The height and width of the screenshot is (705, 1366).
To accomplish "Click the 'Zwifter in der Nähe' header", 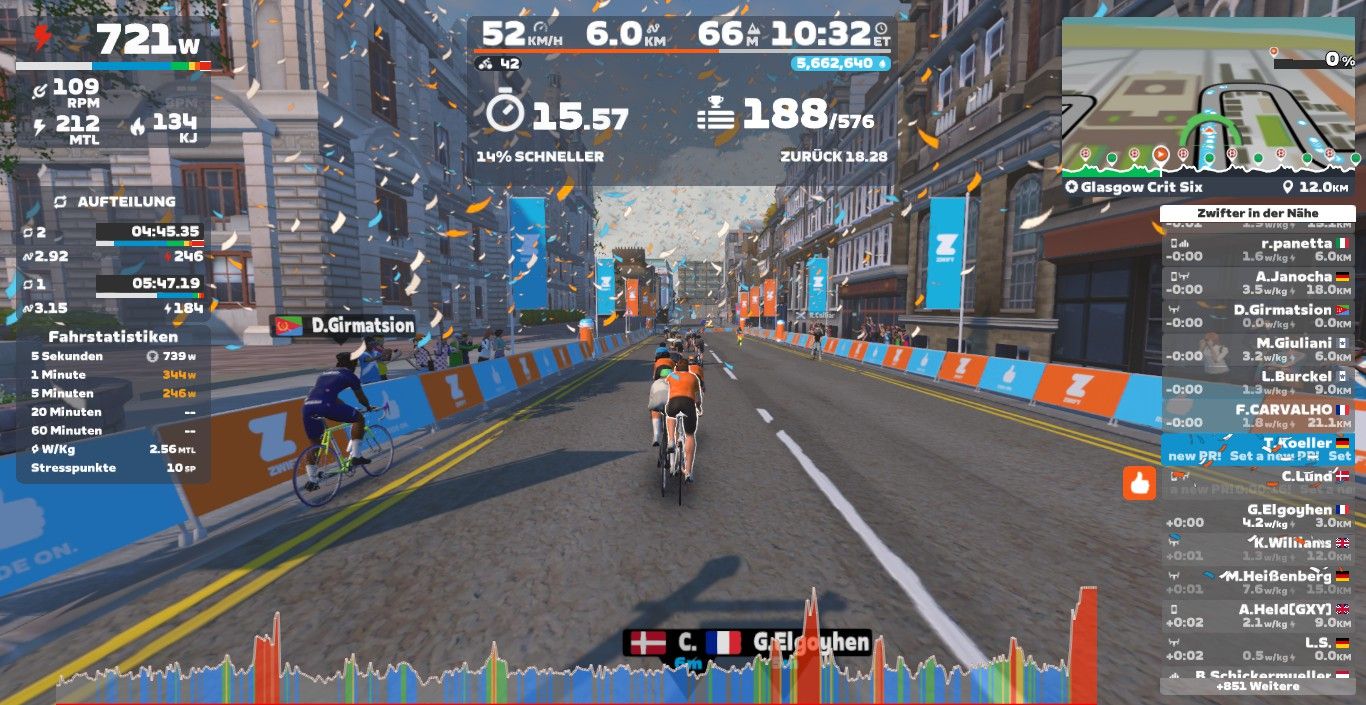I will tap(1257, 213).
